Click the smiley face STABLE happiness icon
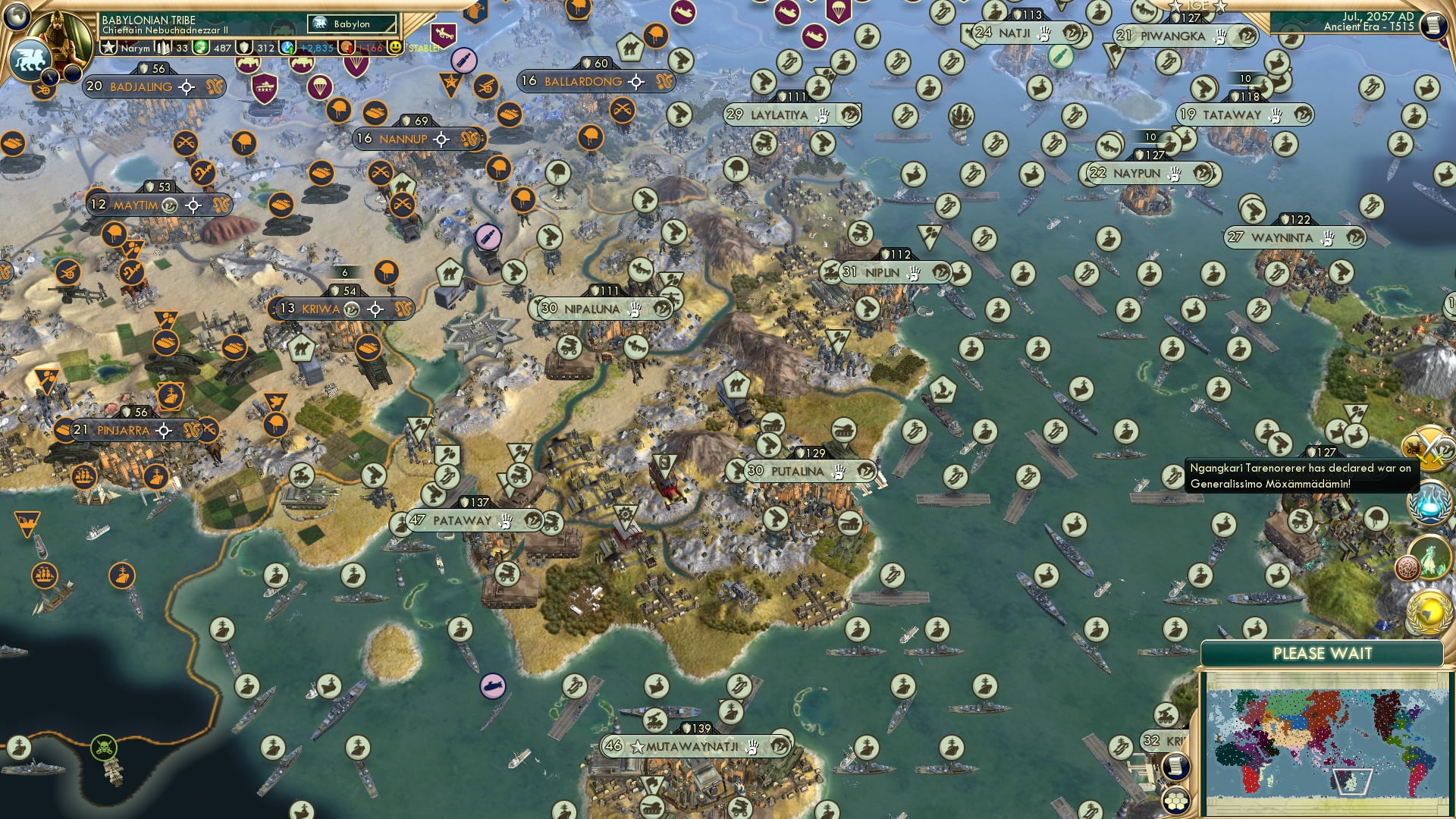Image resolution: width=1456 pixels, height=819 pixels. [x=395, y=48]
